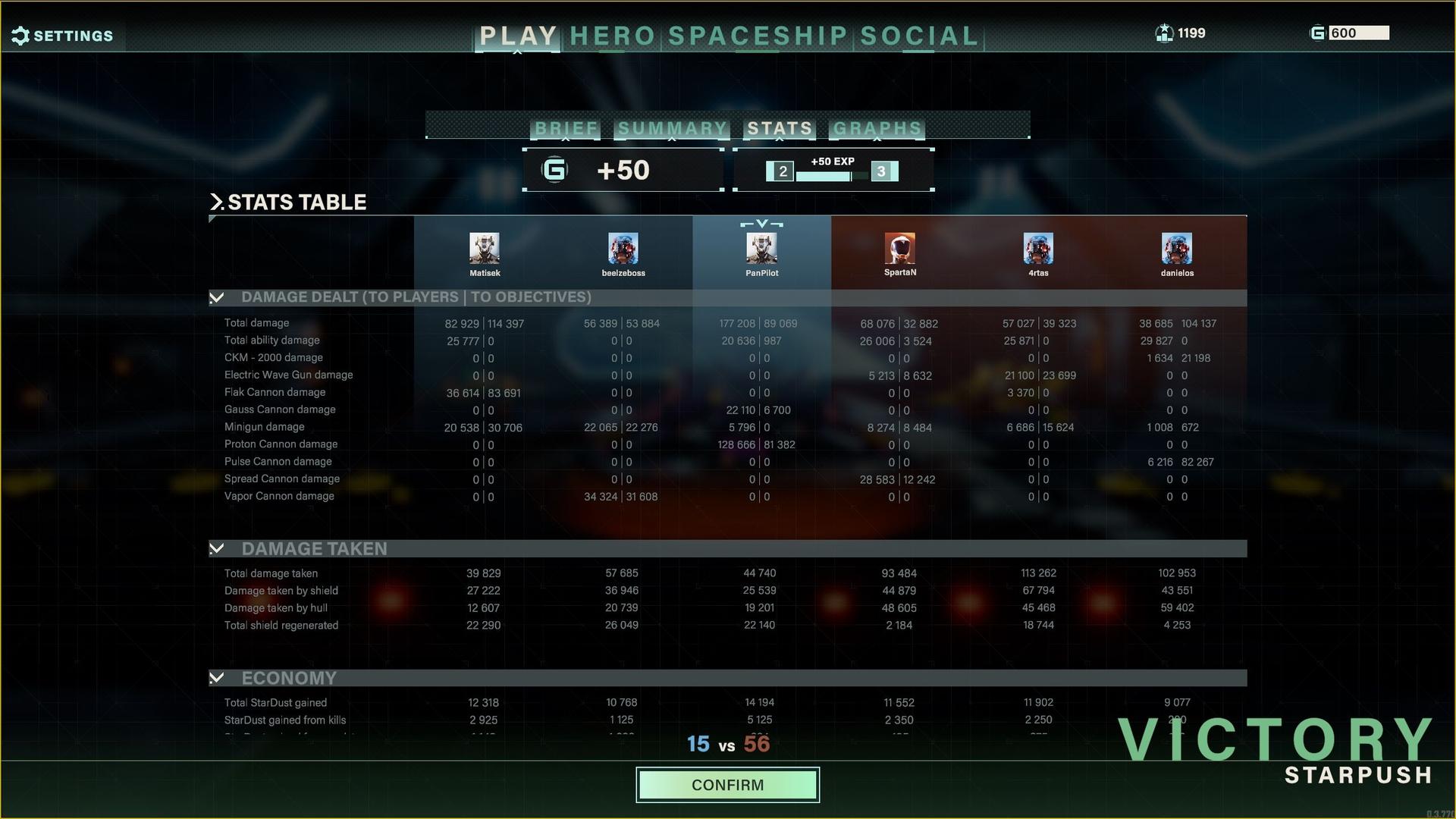Collapse the Economy section
Image resolution: width=1456 pixels, height=819 pixels.
point(217,677)
